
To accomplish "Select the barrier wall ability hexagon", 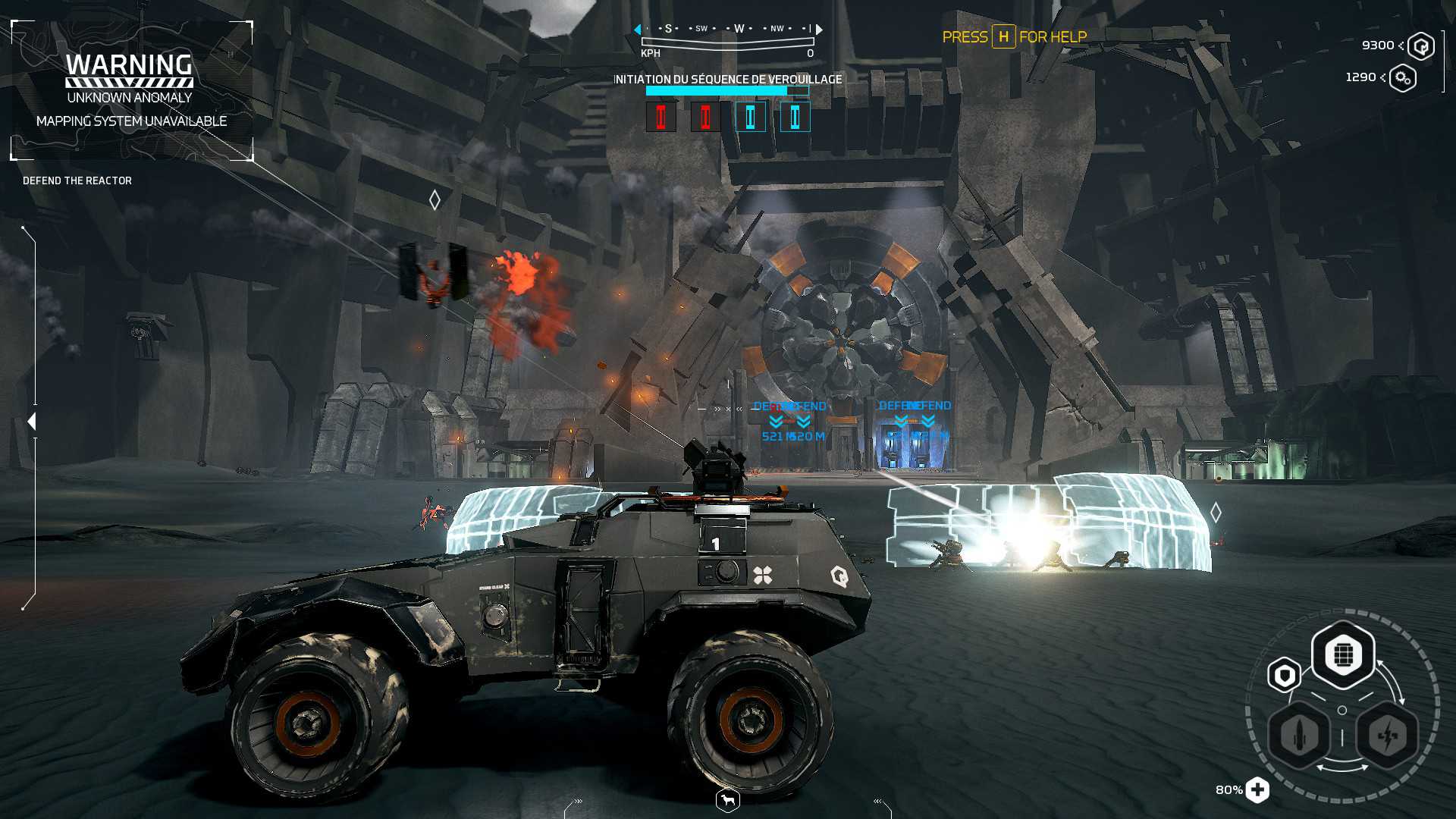I will coord(1343,654).
